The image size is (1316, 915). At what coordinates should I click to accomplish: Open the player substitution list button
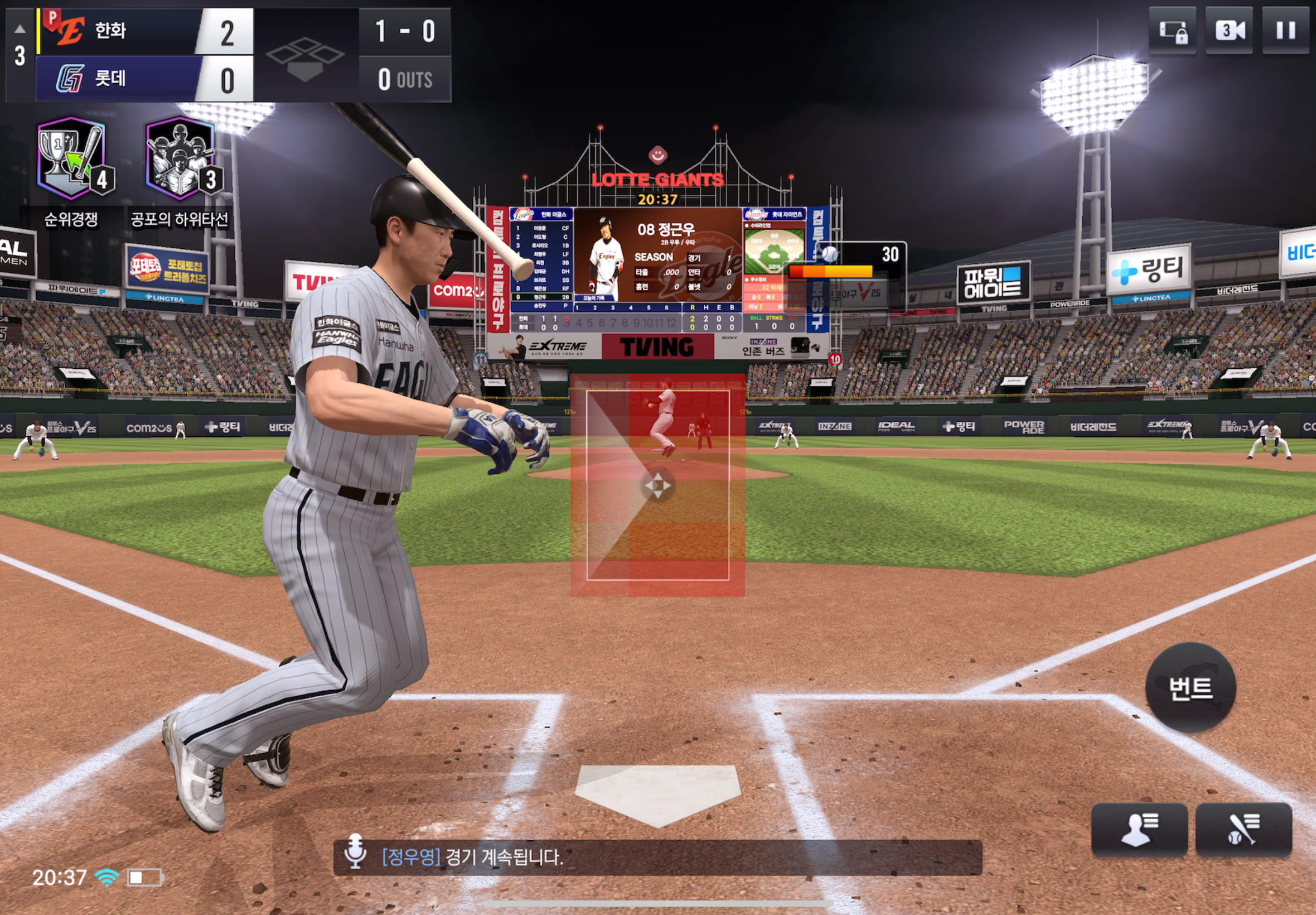[x=1139, y=829]
